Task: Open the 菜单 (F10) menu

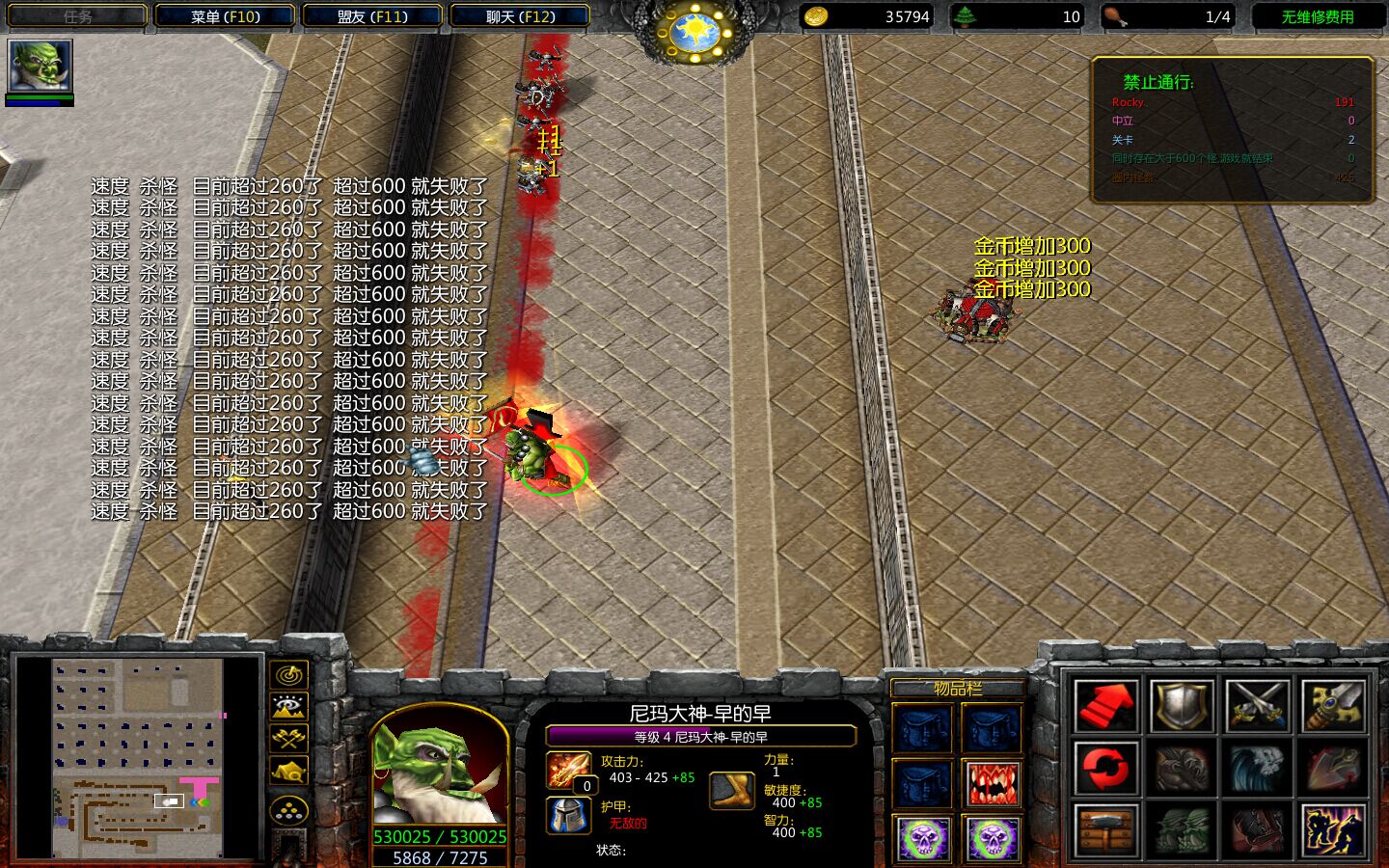Action: (225, 16)
